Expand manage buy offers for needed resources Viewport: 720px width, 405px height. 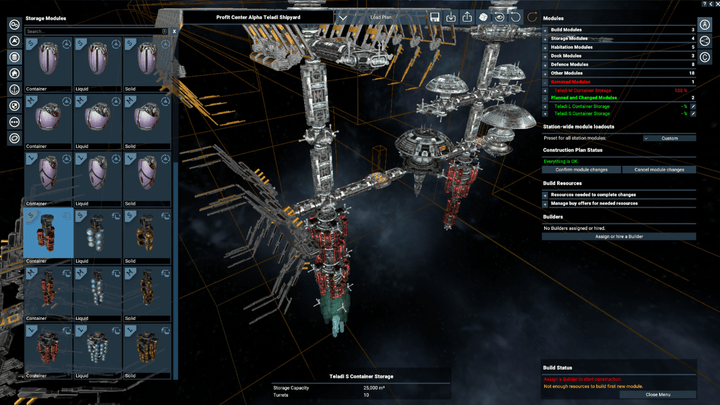[546, 204]
